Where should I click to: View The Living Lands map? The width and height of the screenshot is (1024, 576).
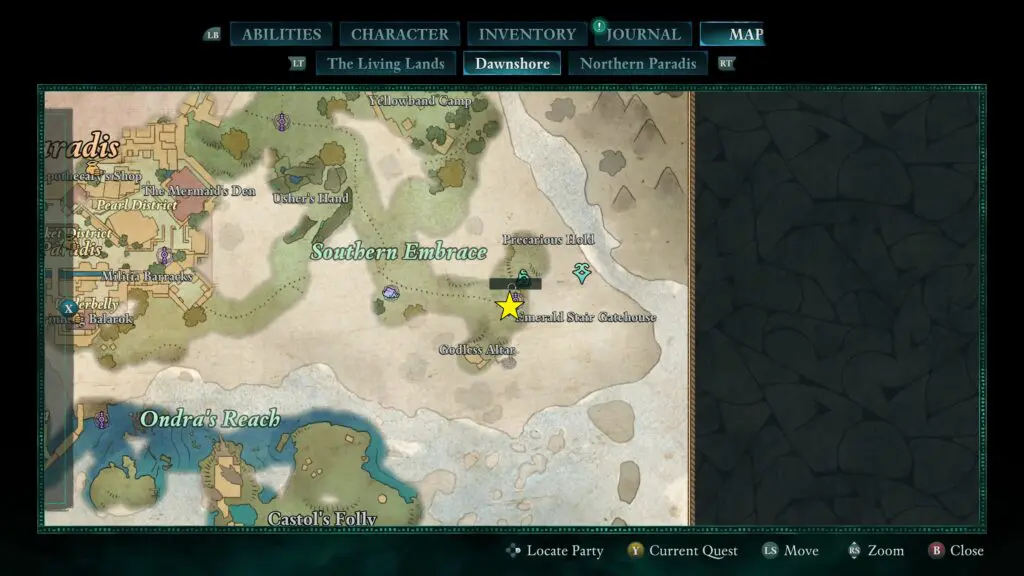[385, 64]
